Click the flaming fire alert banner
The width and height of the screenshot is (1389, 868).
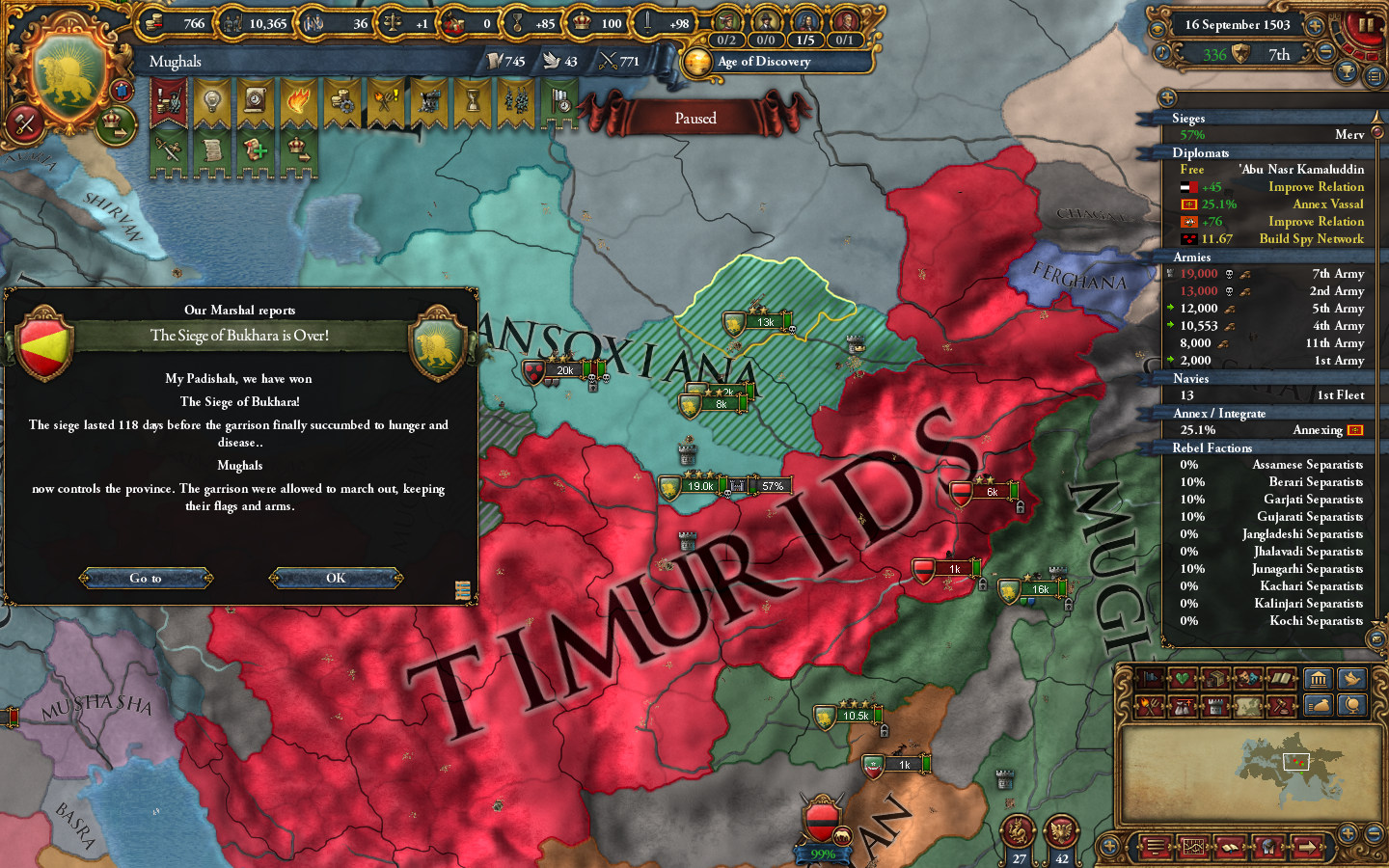[x=298, y=99]
